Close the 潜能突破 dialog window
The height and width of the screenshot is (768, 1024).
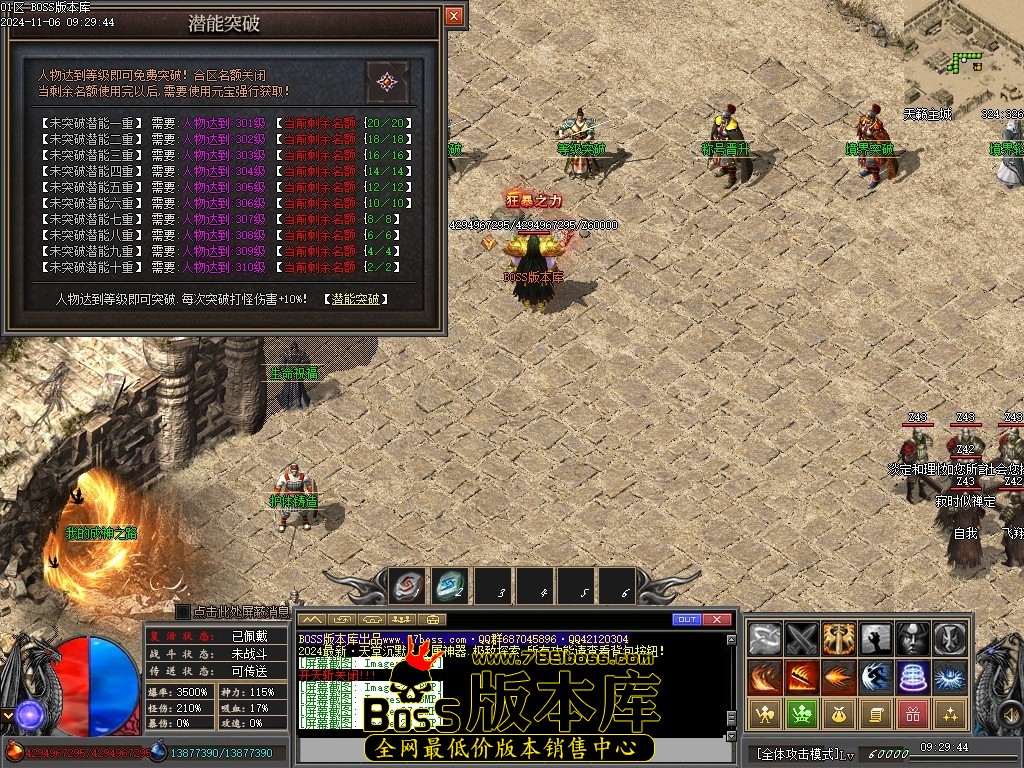pyautogui.click(x=454, y=17)
